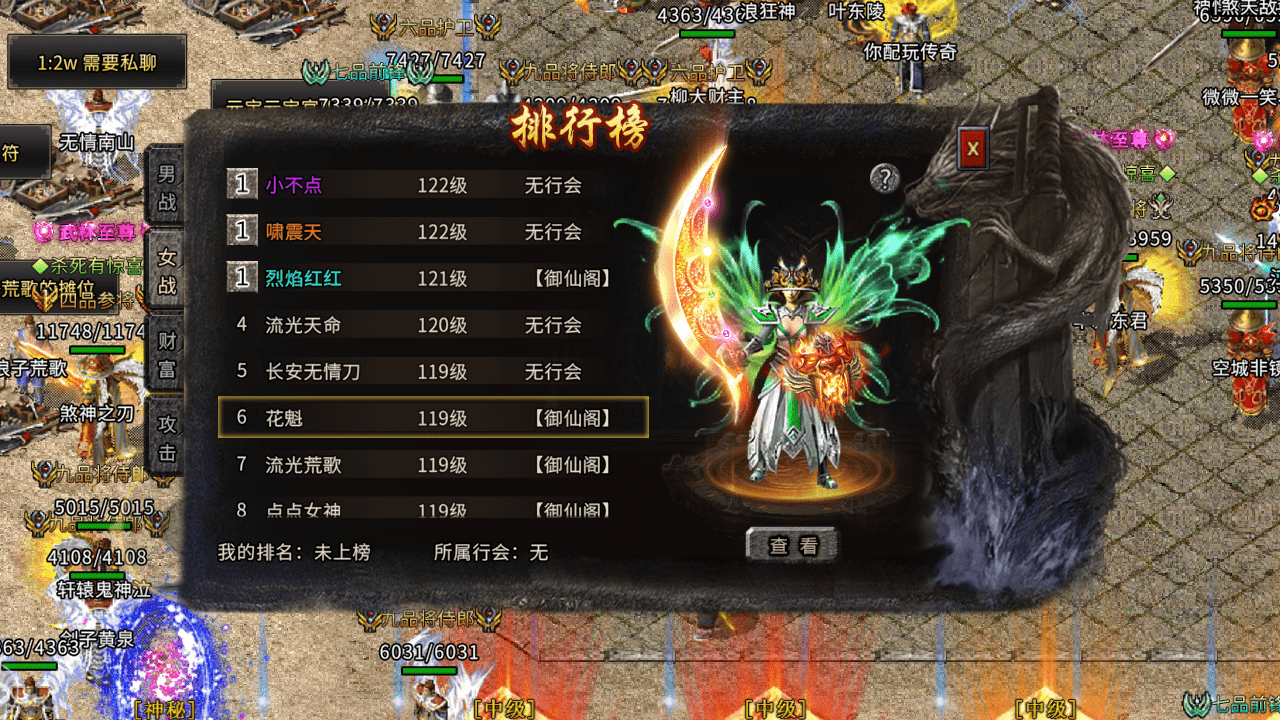Switch to the 男战 tab
The width and height of the screenshot is (1280, 720).
[x=166, y=187]
